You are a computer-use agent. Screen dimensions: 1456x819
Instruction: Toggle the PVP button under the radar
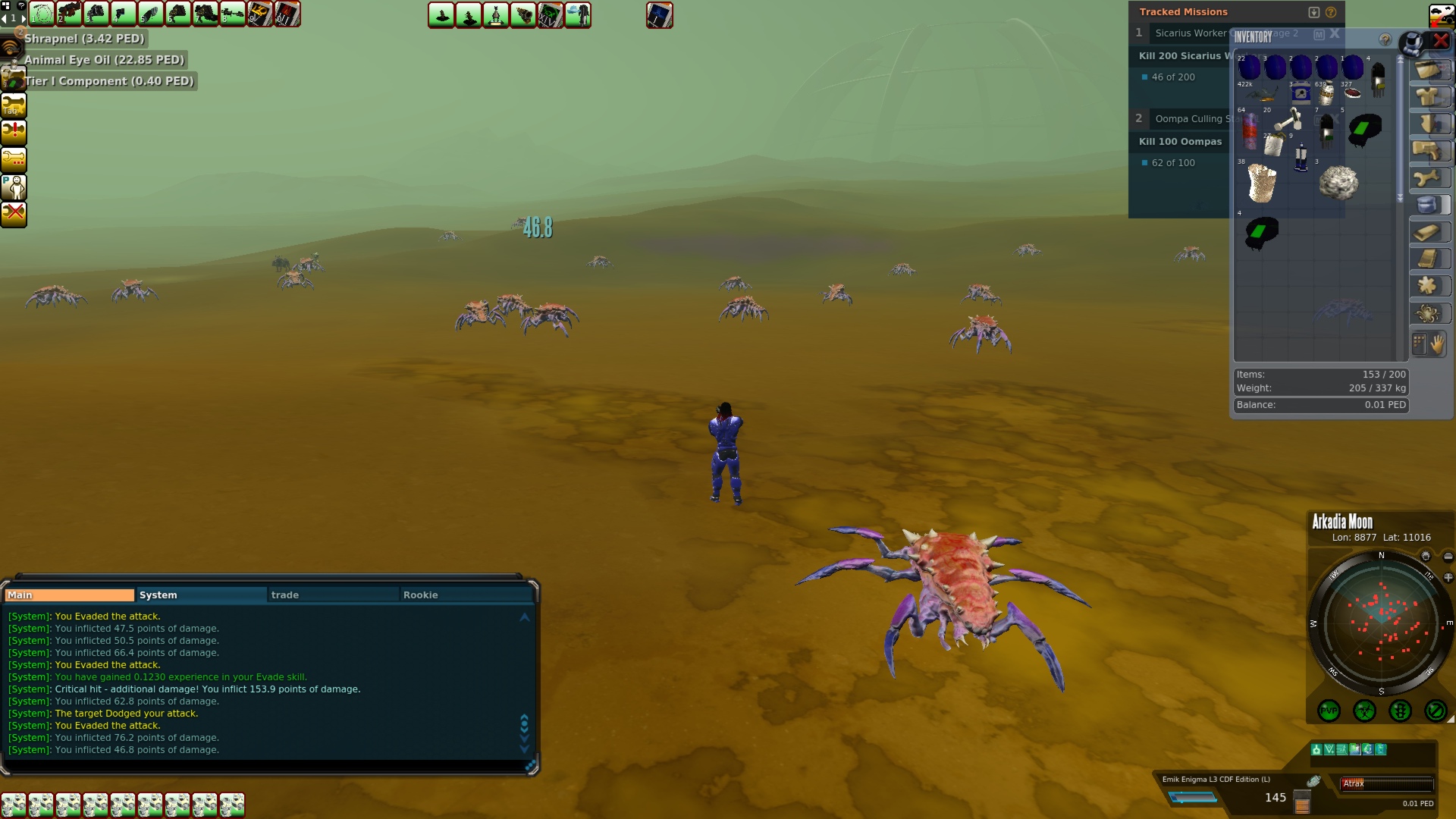click(x=1329, y=711)
